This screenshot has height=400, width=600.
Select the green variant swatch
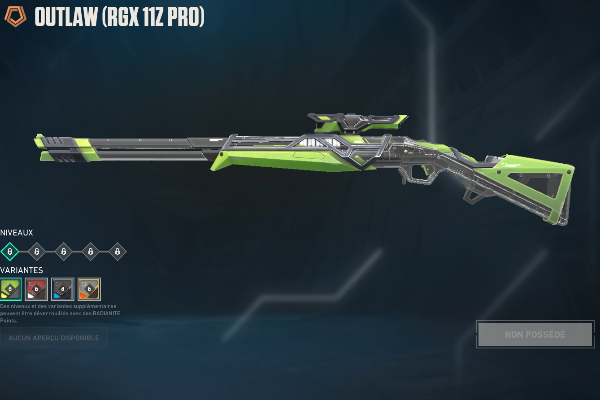pyautogui.click(x=11, y=289)
